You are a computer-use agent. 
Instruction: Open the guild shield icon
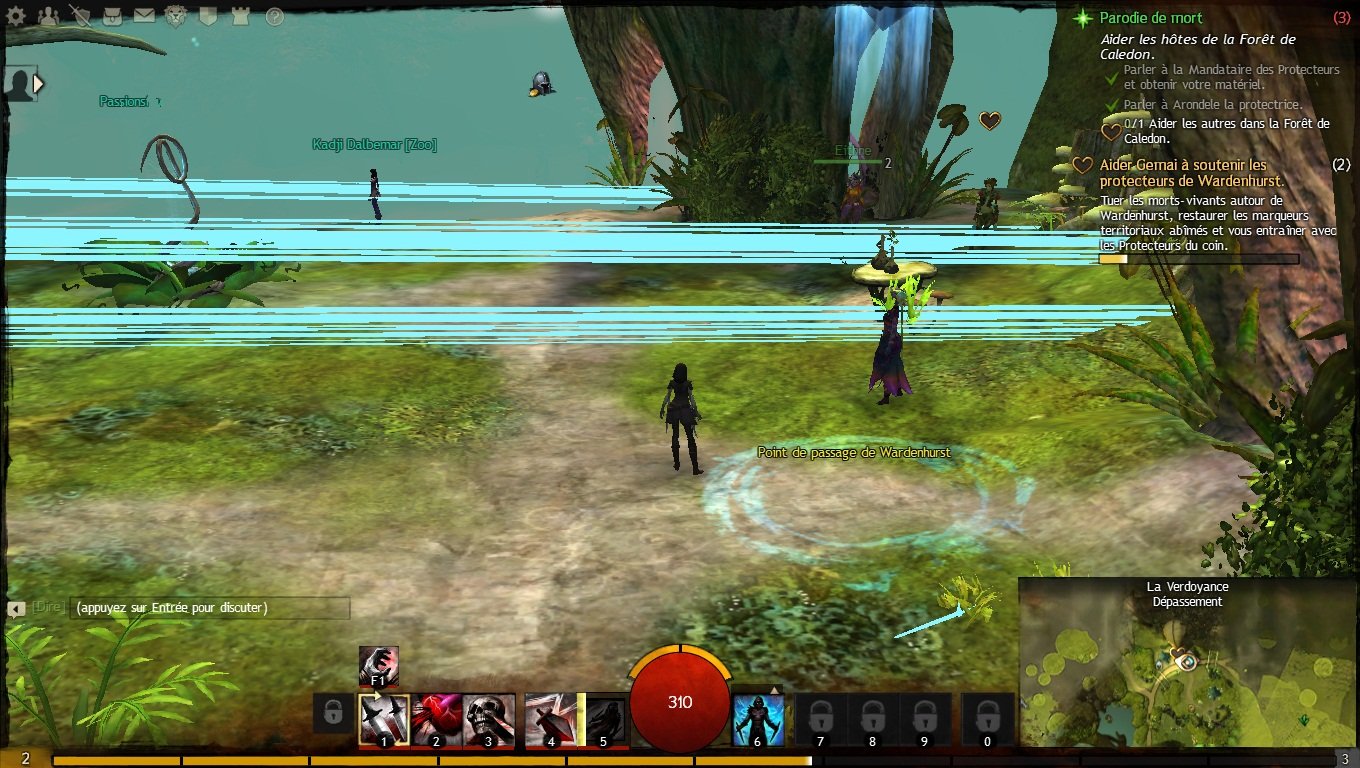(x=208, y=16)
